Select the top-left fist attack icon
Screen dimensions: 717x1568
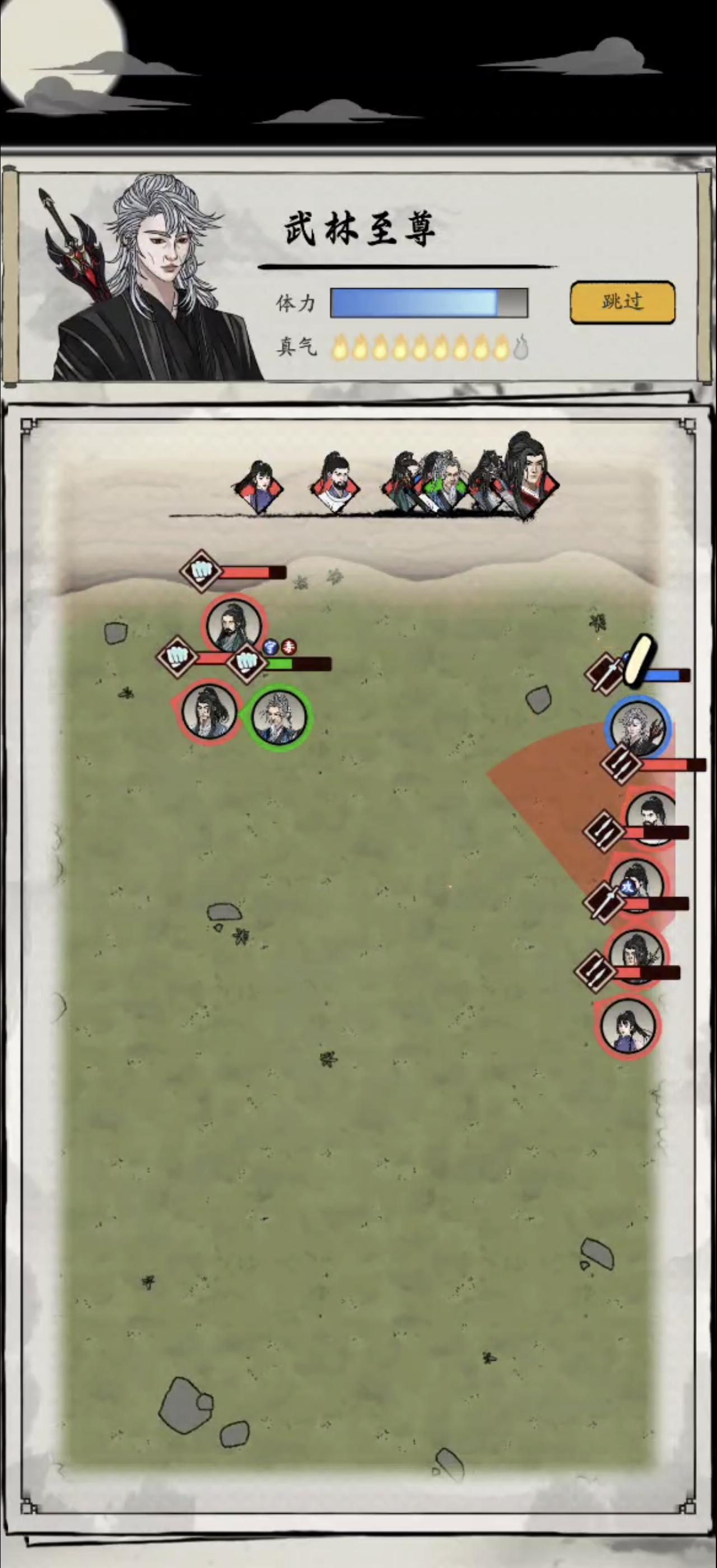tap(201, 570)
